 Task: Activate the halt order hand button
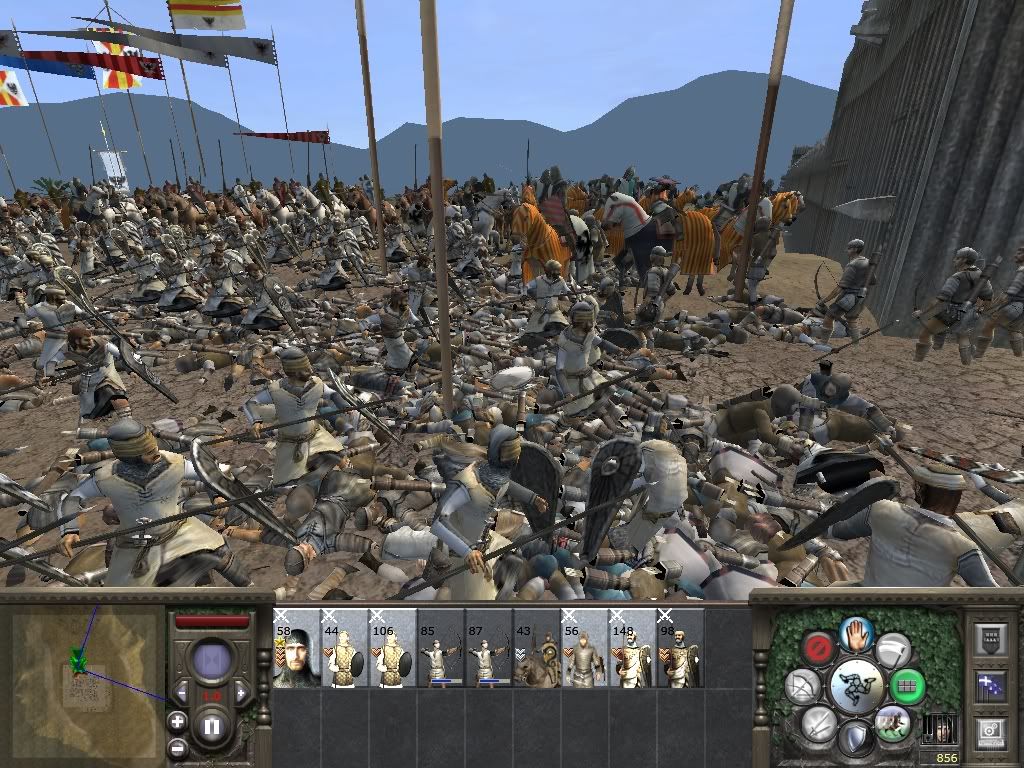(x=857, y=632)
